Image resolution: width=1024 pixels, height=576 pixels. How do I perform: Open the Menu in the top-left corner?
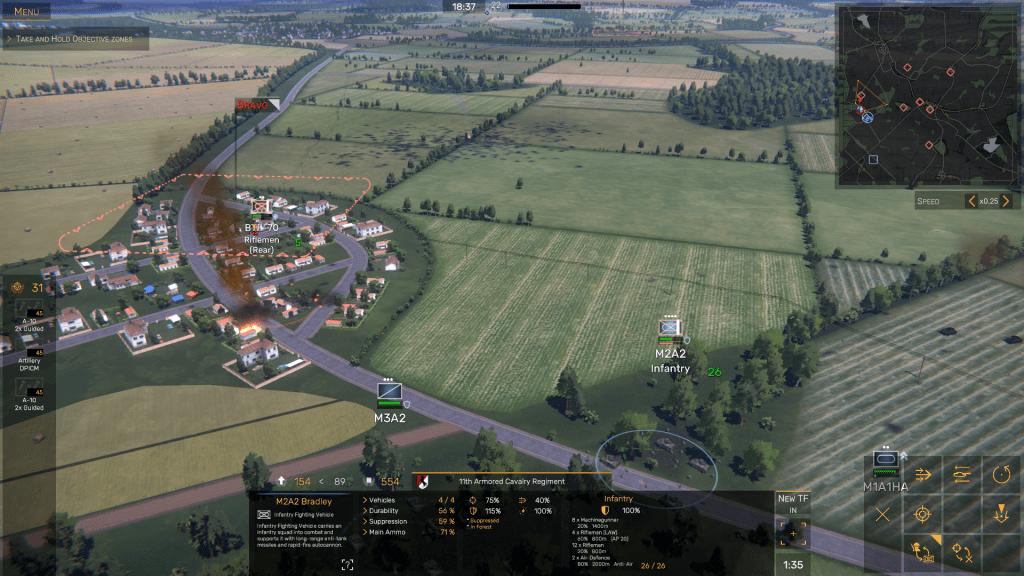[x=27, y=11]
